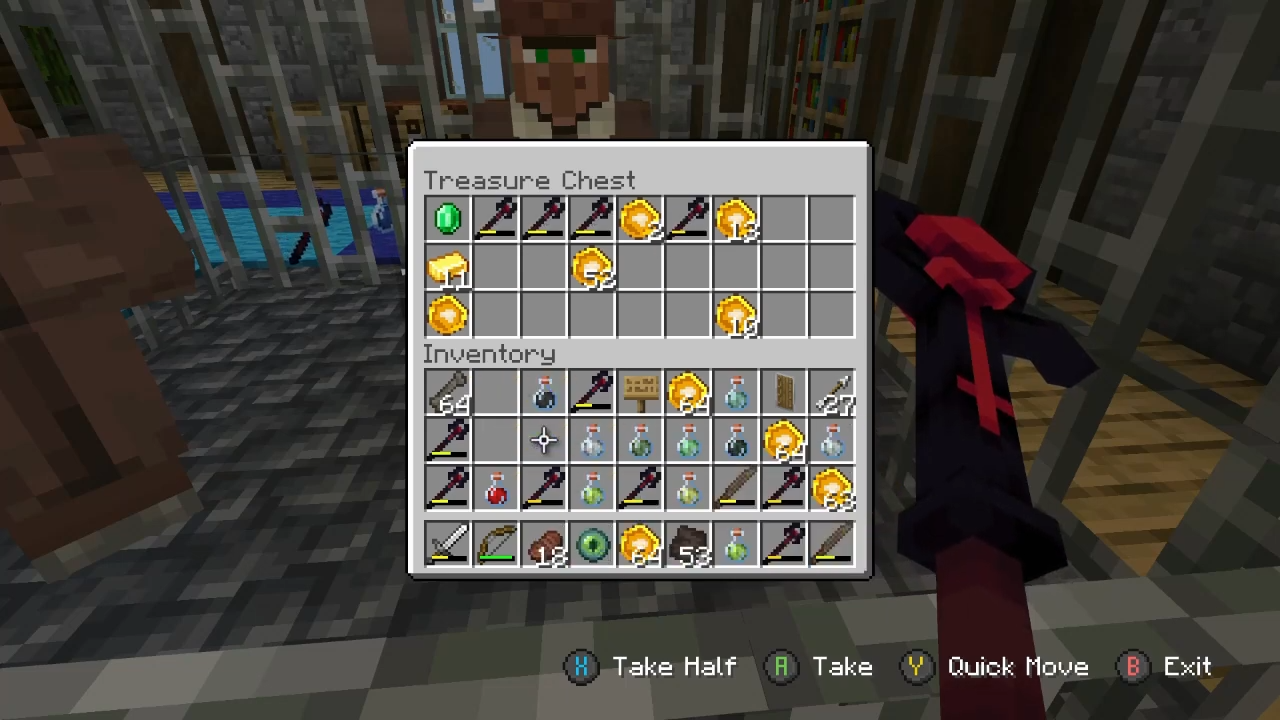Select the dark item stack of 53
Image resolution: width=1280 pixels, height=720 pixels.
(x=687, y=545)
